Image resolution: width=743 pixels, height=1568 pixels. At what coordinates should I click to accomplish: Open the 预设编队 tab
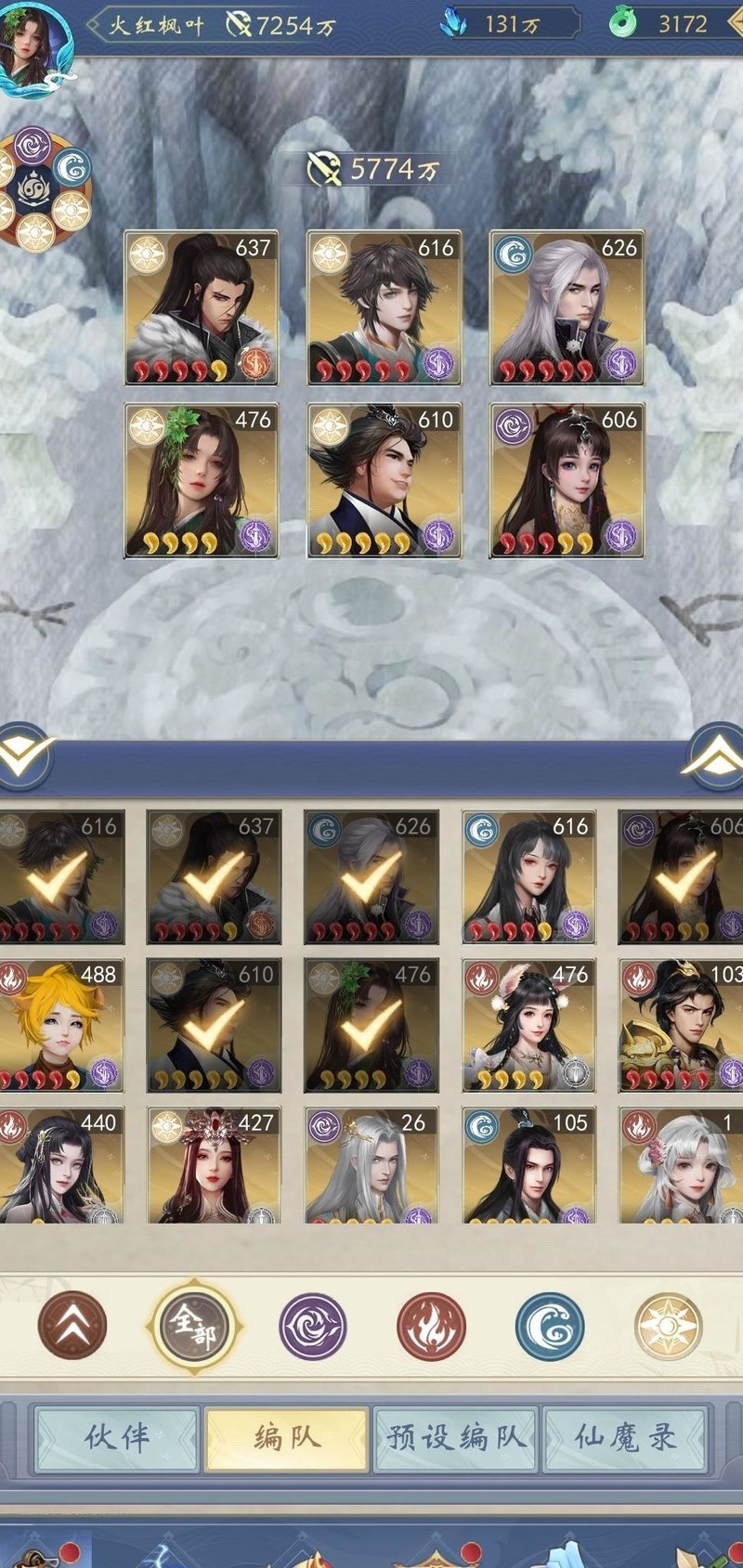pyautogui.click(x=455, y=1438)
